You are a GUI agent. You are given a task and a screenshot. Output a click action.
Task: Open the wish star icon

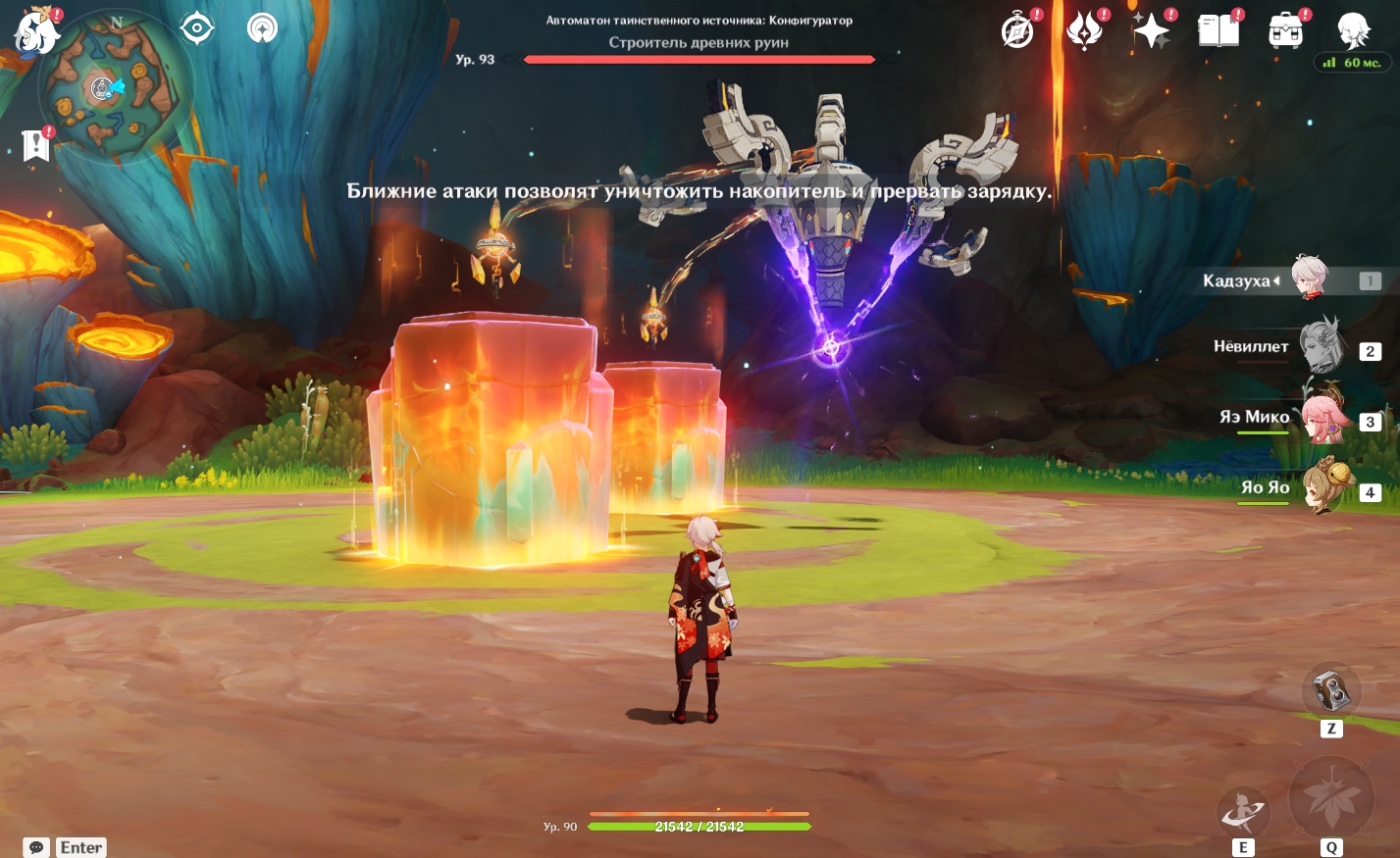click(x=1151, y=31)
